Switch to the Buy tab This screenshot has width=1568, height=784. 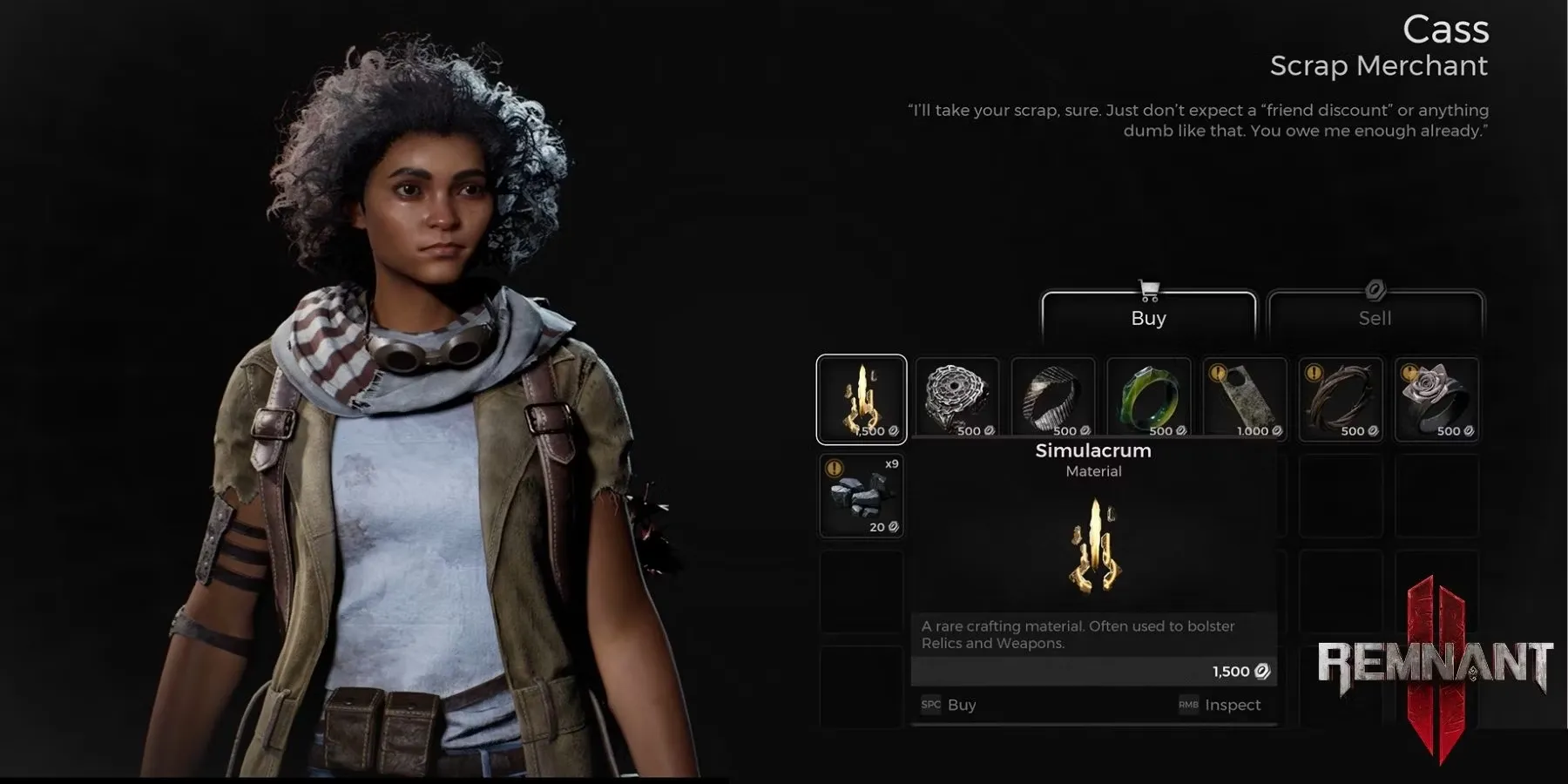(1148, 315)
